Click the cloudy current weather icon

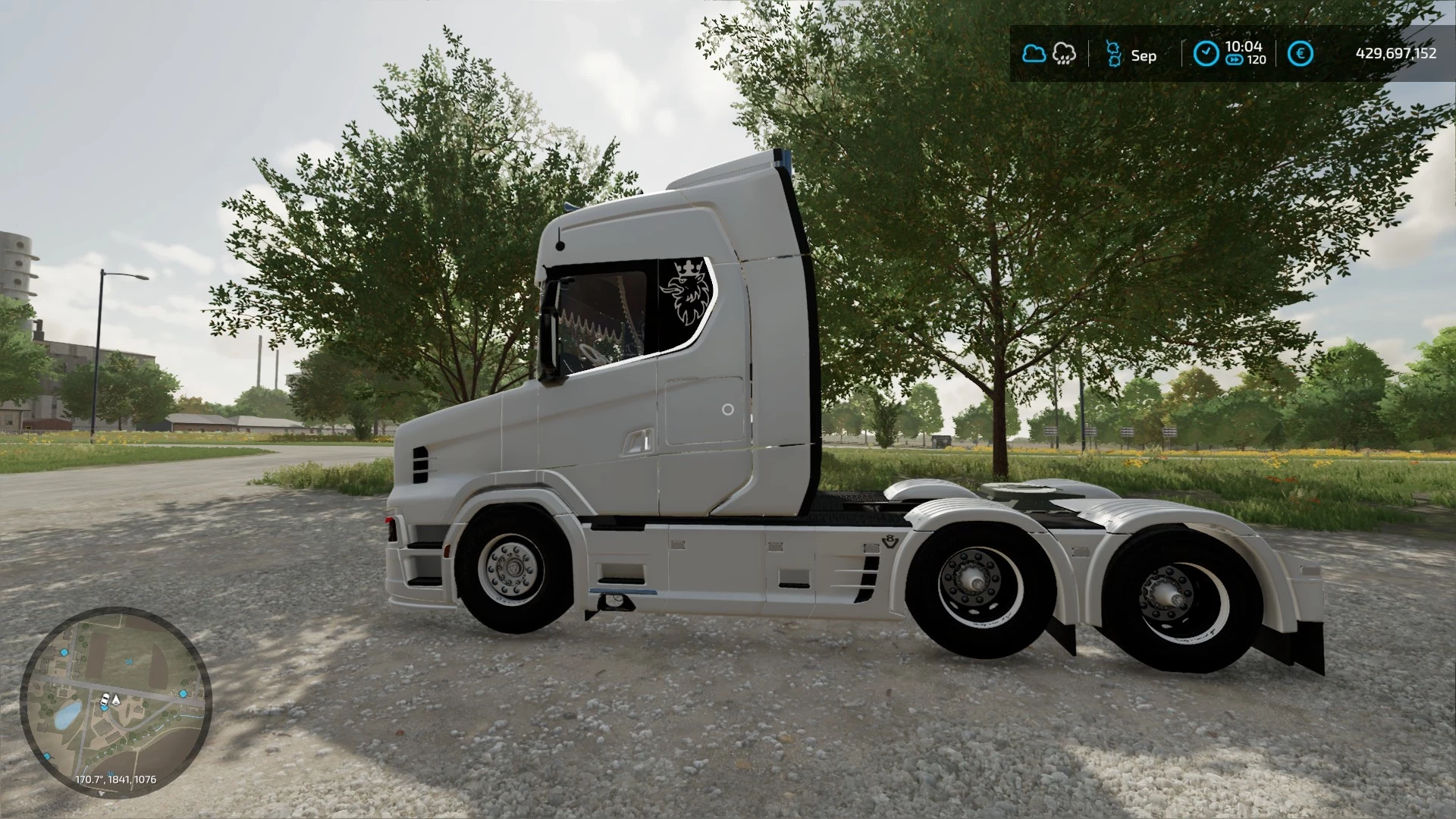pyautogui.click(x=1034, y=52)
